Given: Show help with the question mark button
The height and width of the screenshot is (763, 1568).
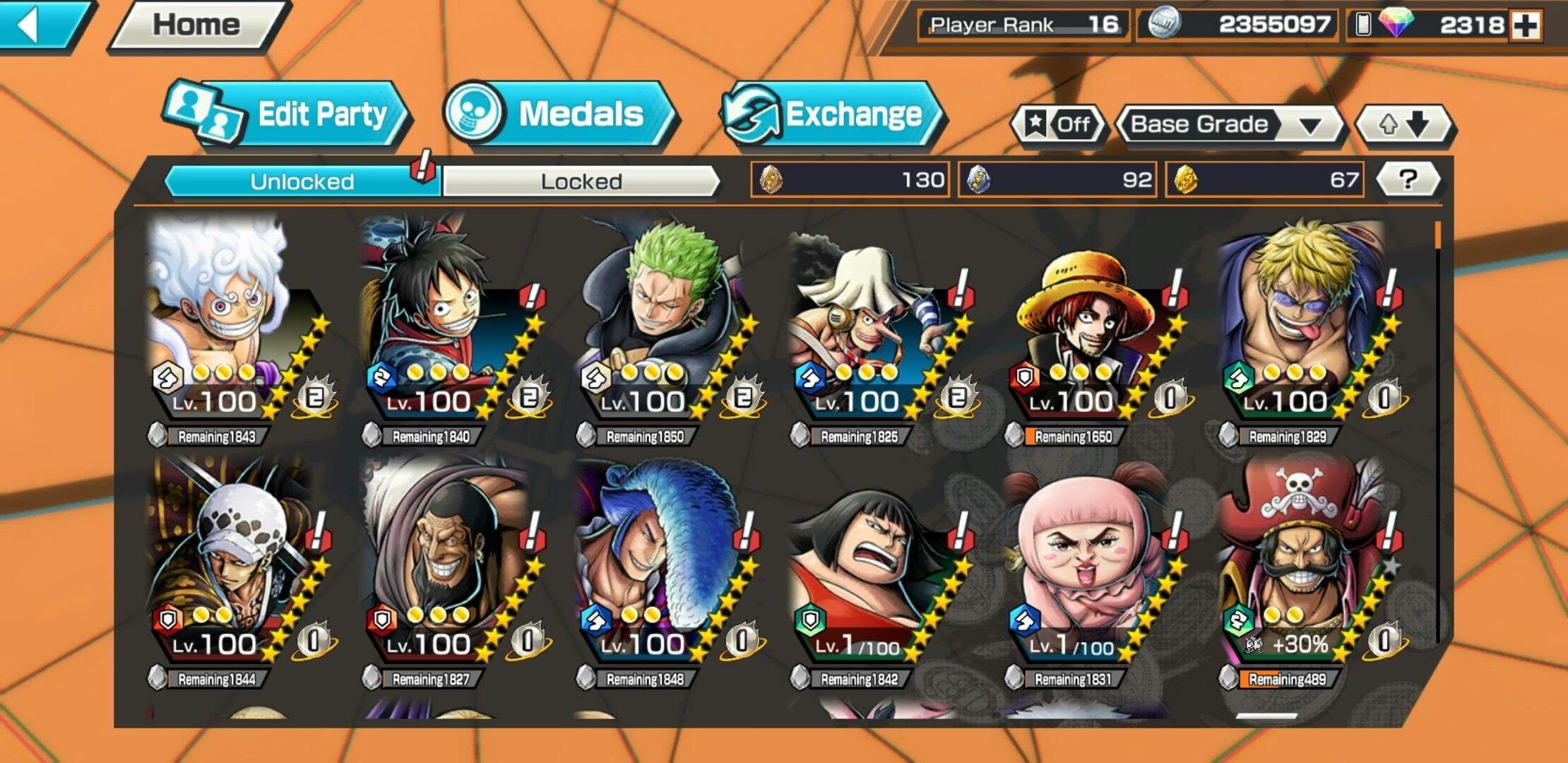Looking at the screenshot, I should tap(1408, 179).
